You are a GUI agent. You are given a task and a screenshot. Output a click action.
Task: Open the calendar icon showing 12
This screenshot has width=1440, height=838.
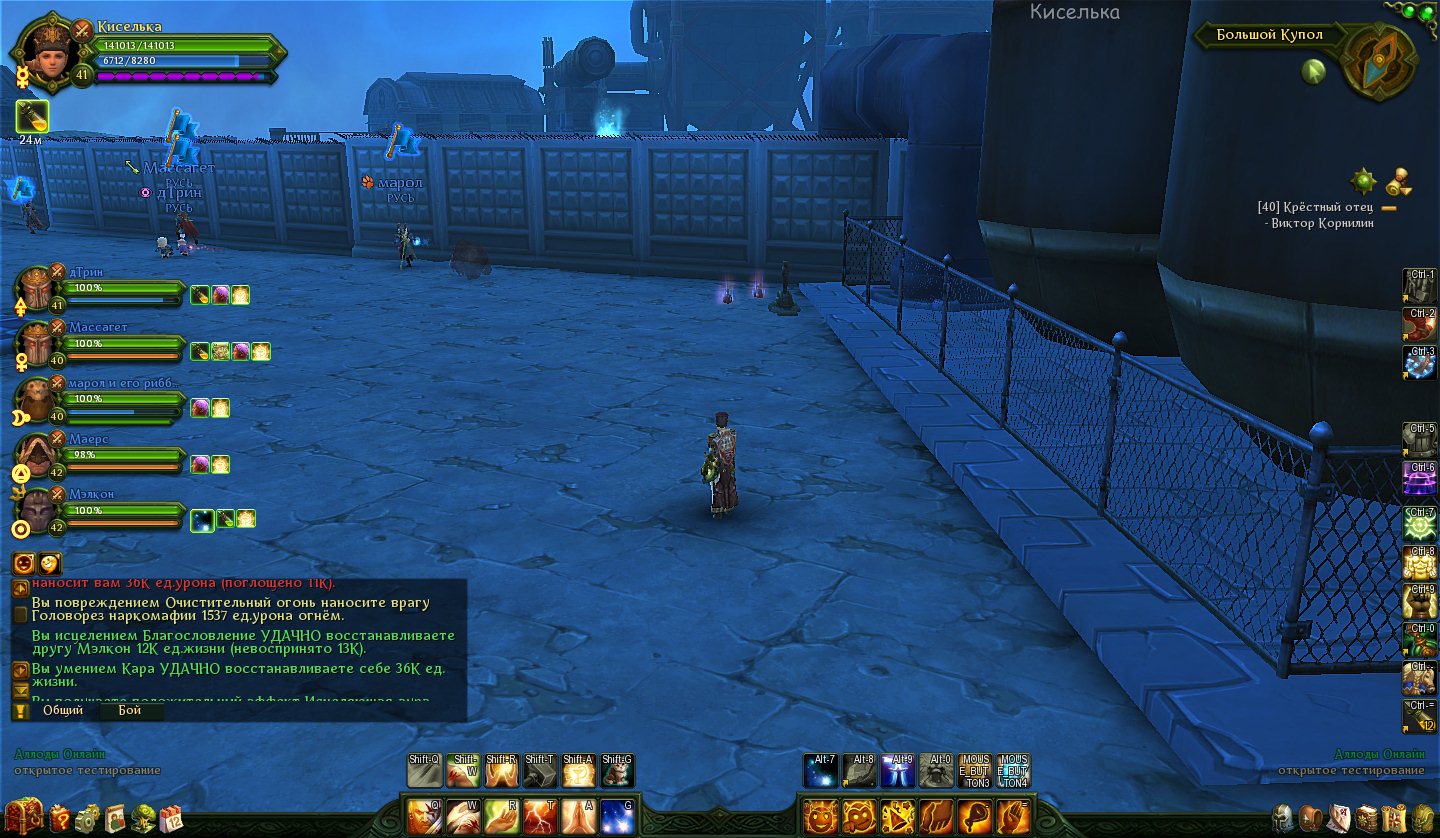171,818
